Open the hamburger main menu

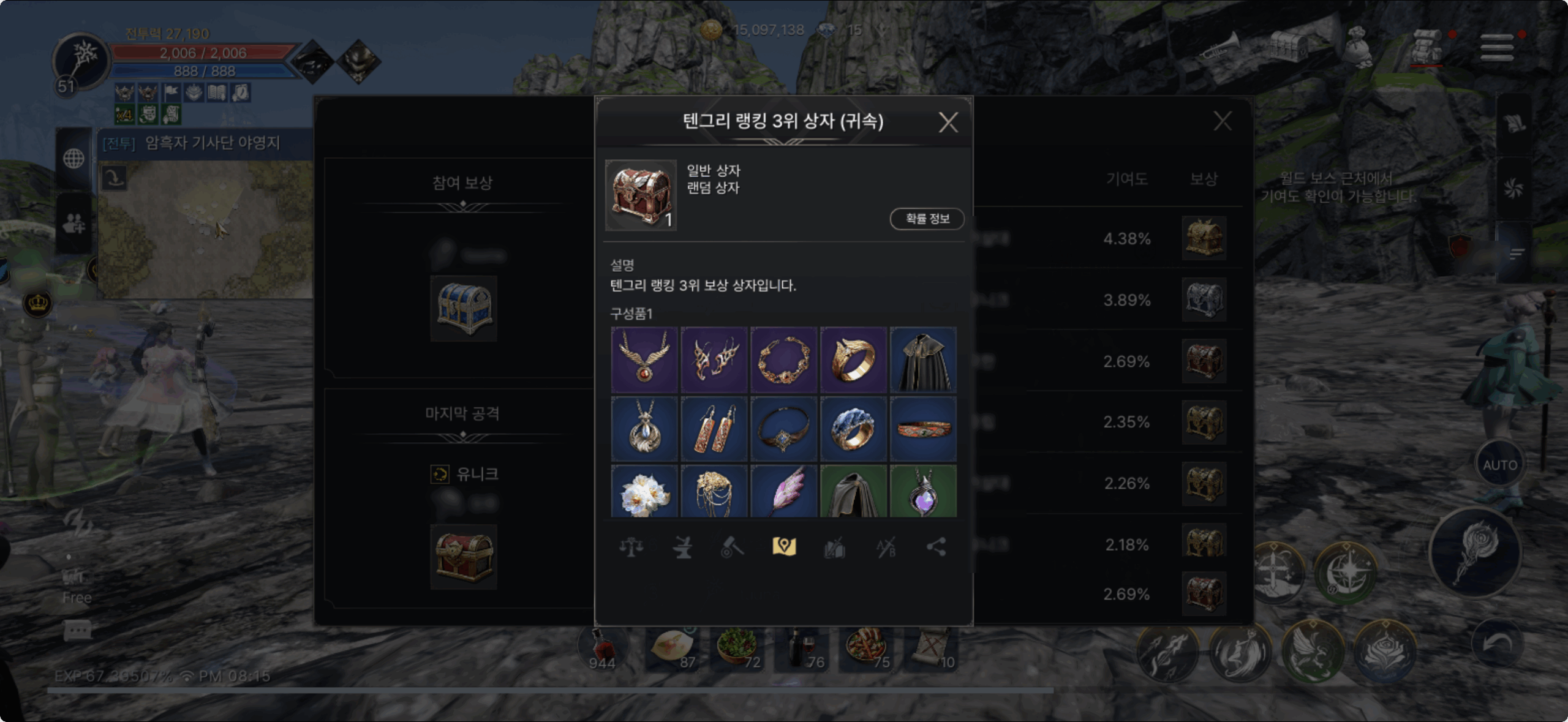point(1496,47)
